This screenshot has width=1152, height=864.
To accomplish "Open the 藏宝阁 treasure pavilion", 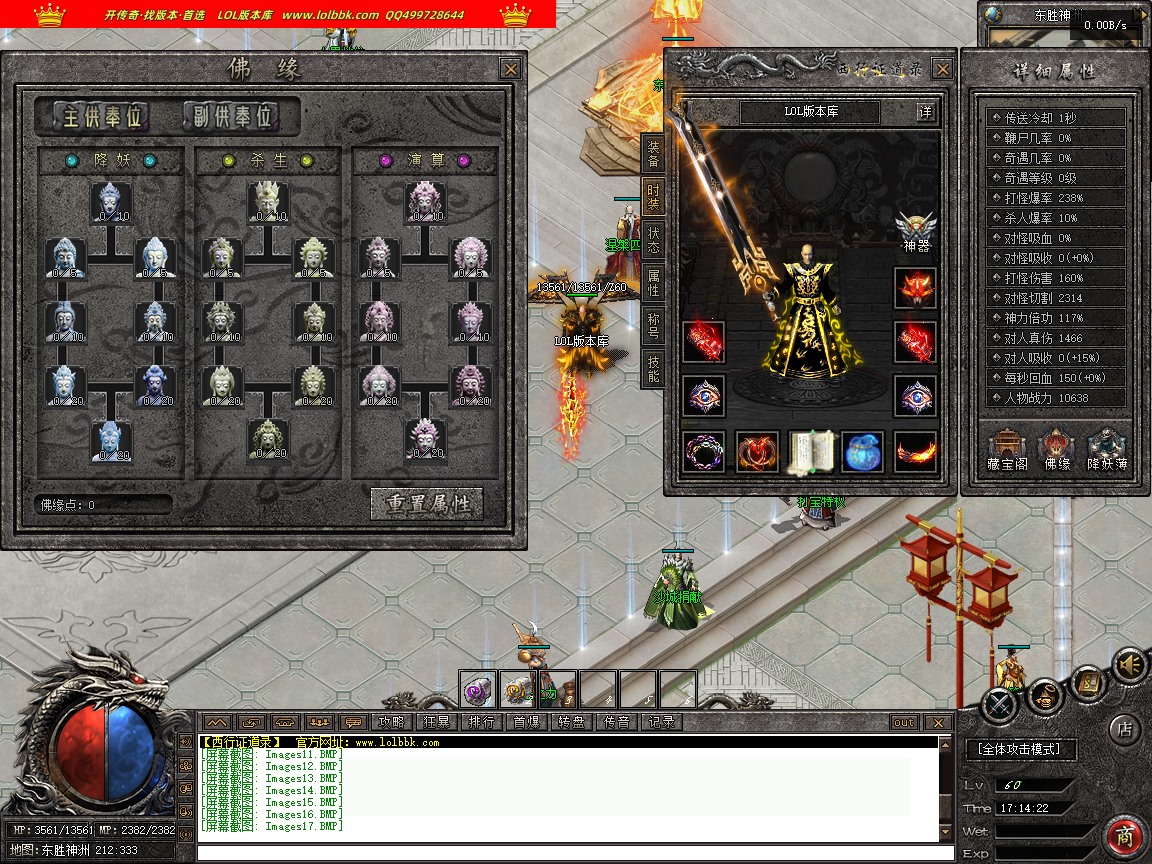I will tap(1008, 449).
